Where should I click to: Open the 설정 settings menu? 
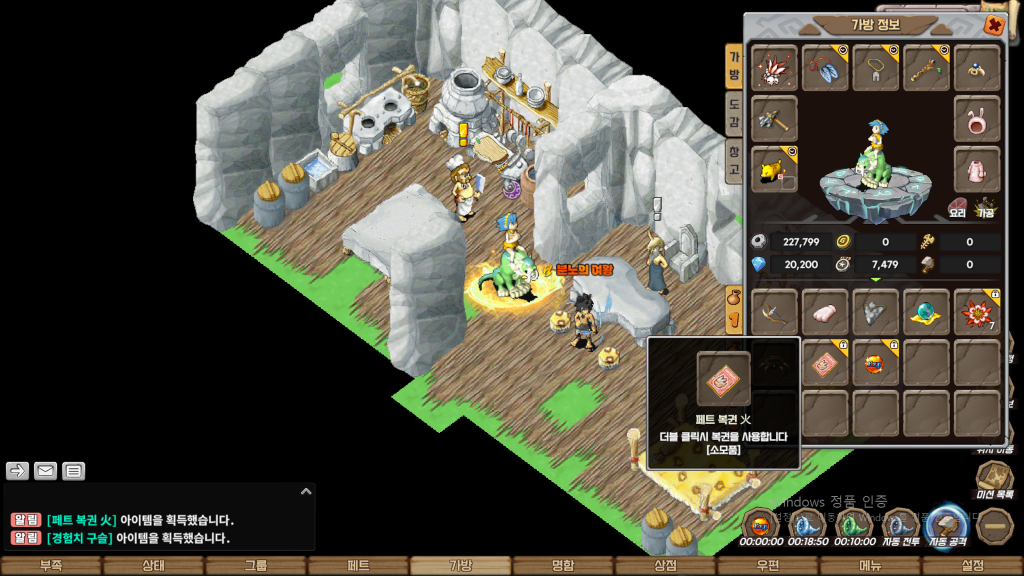coord(972,566)
